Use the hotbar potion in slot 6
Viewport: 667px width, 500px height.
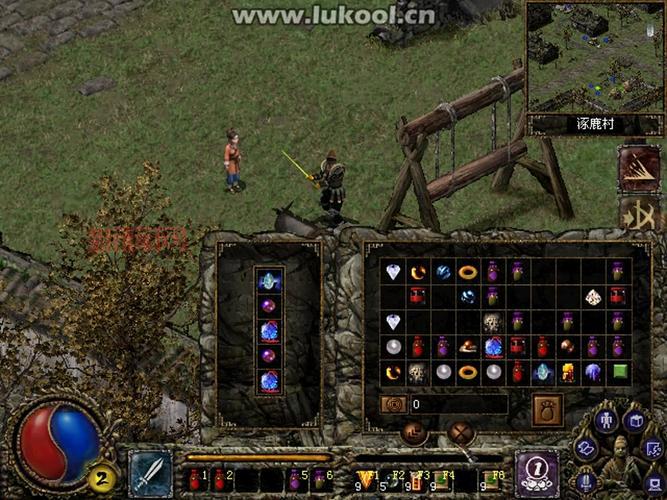[320, 479]
